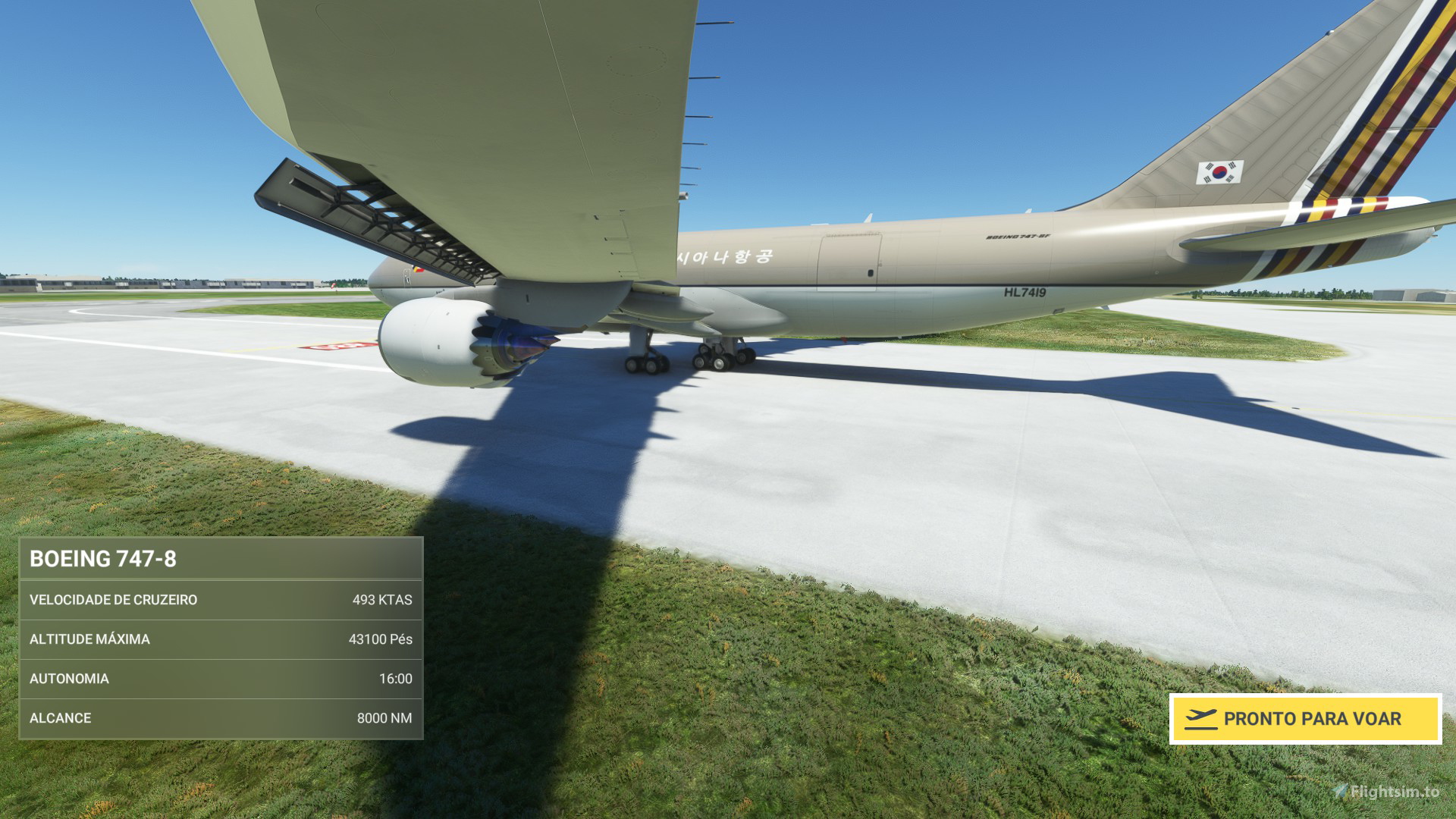Click the PRONTO PARA VOAR button
Screen dimensions: 1456x819
coord(1304,718)
